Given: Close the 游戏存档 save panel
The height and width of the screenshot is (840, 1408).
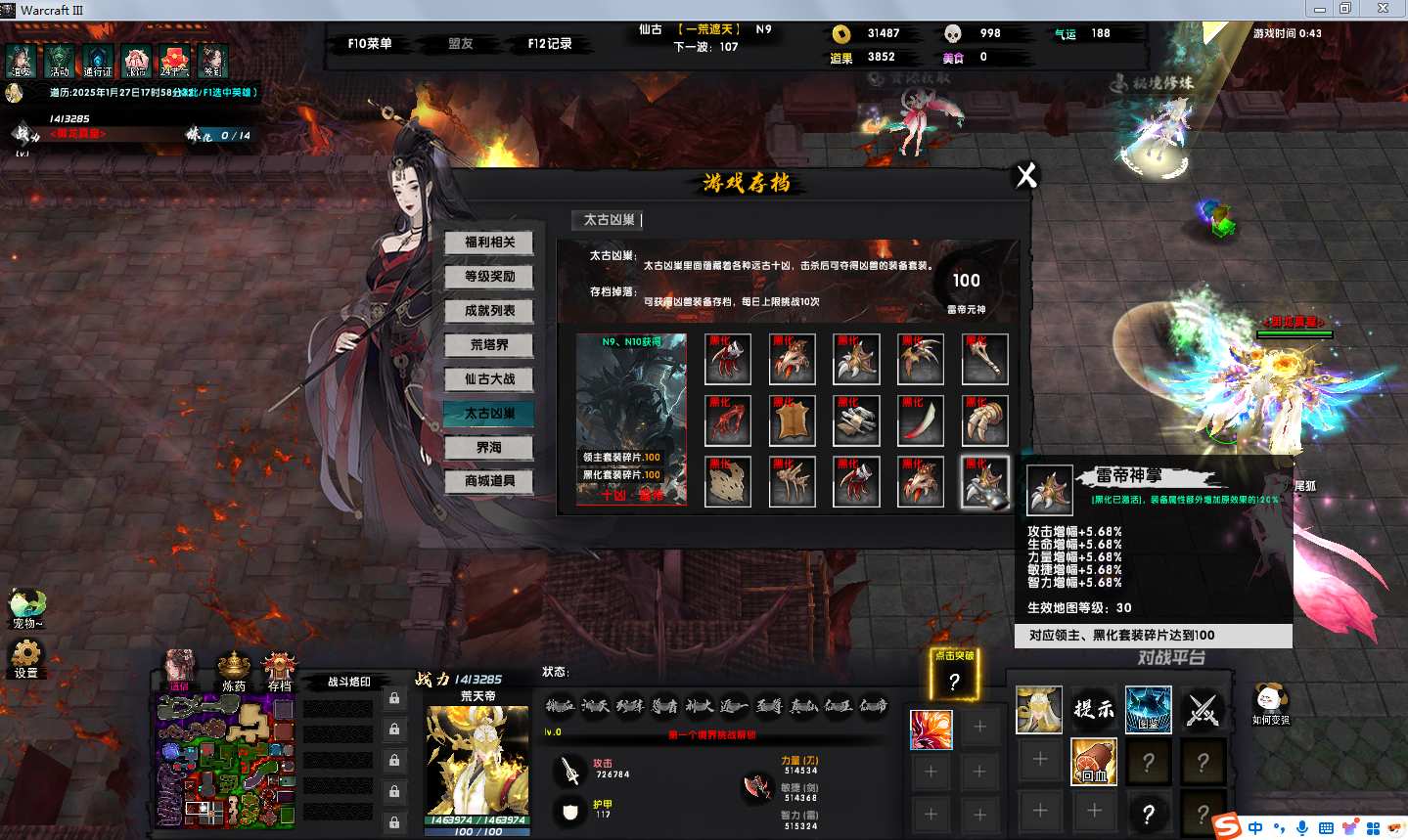Looking at the screenshot, I should point(1026,176).
